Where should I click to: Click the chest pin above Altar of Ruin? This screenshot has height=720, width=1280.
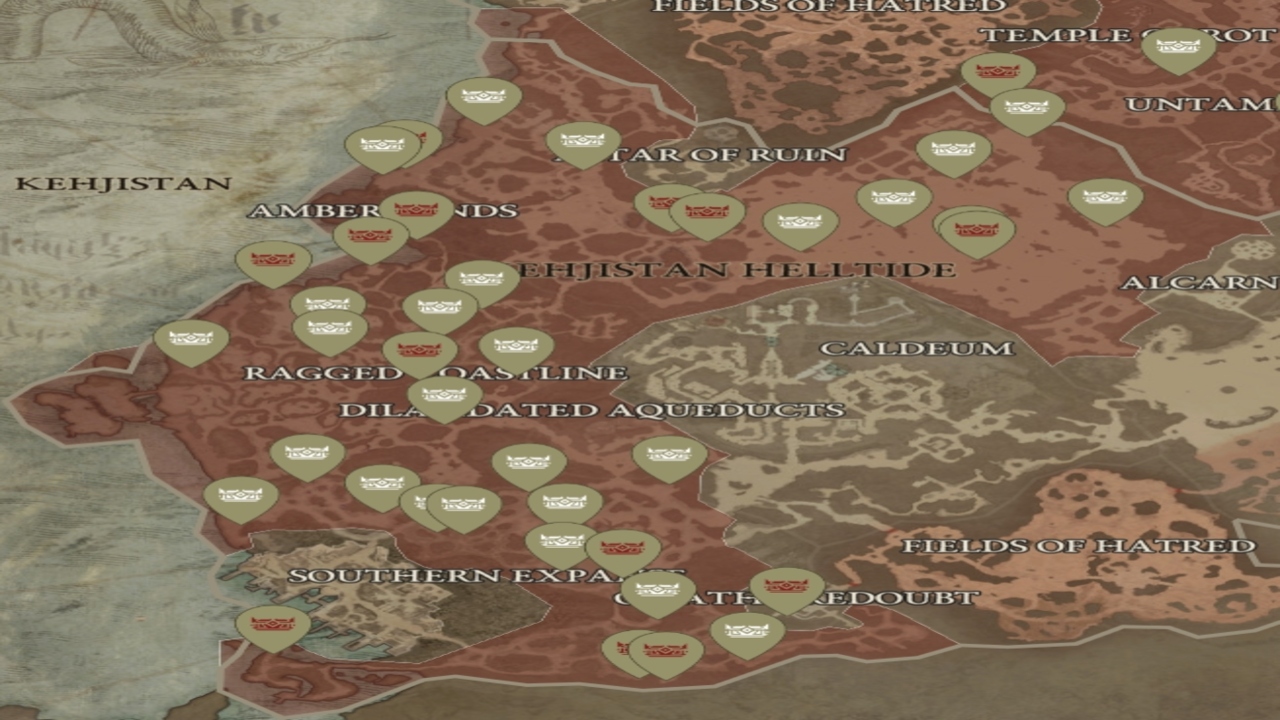pyautogui.click(x=585, y=140)
